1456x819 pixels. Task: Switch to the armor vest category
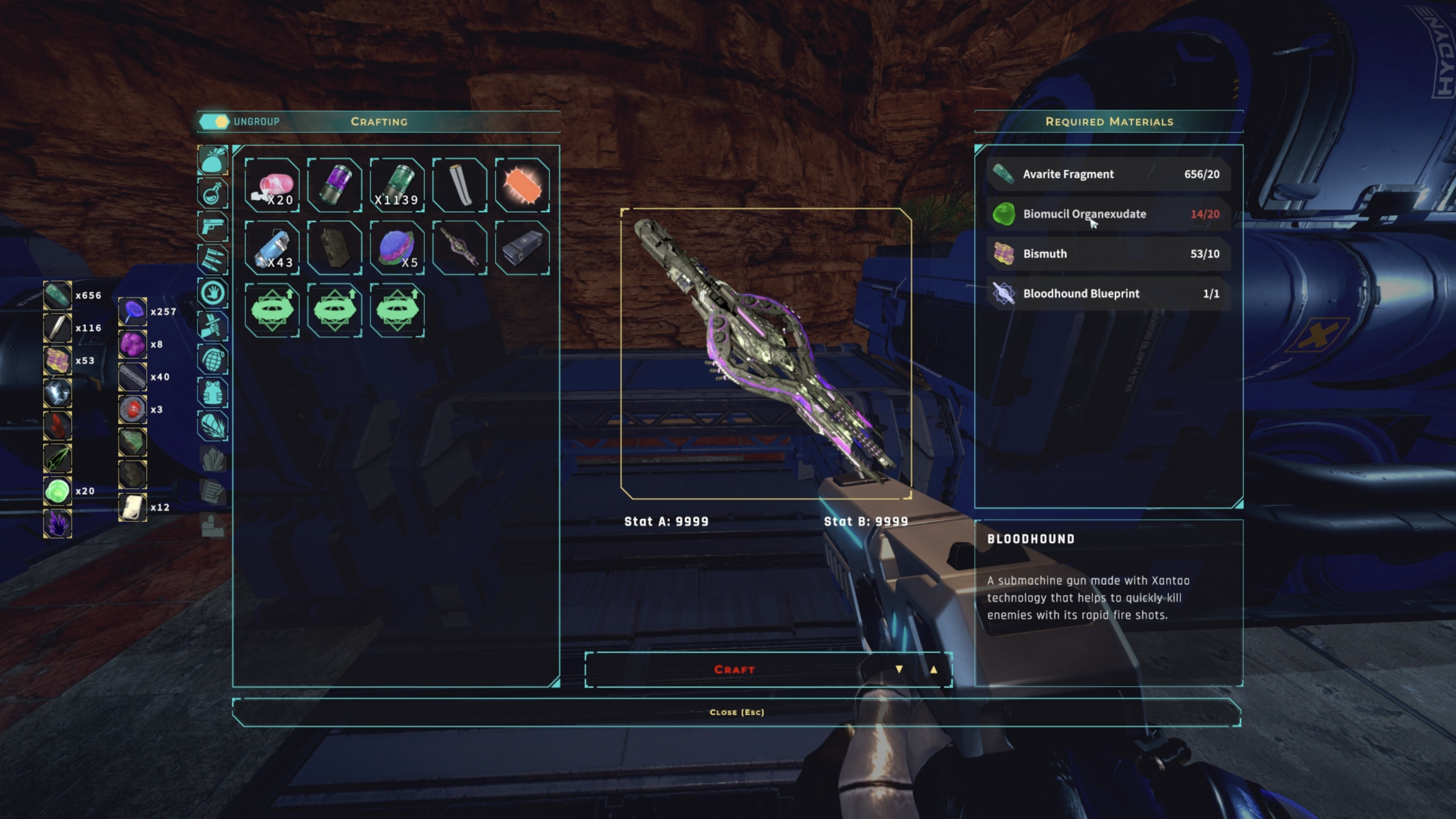(x=212, y=392)
